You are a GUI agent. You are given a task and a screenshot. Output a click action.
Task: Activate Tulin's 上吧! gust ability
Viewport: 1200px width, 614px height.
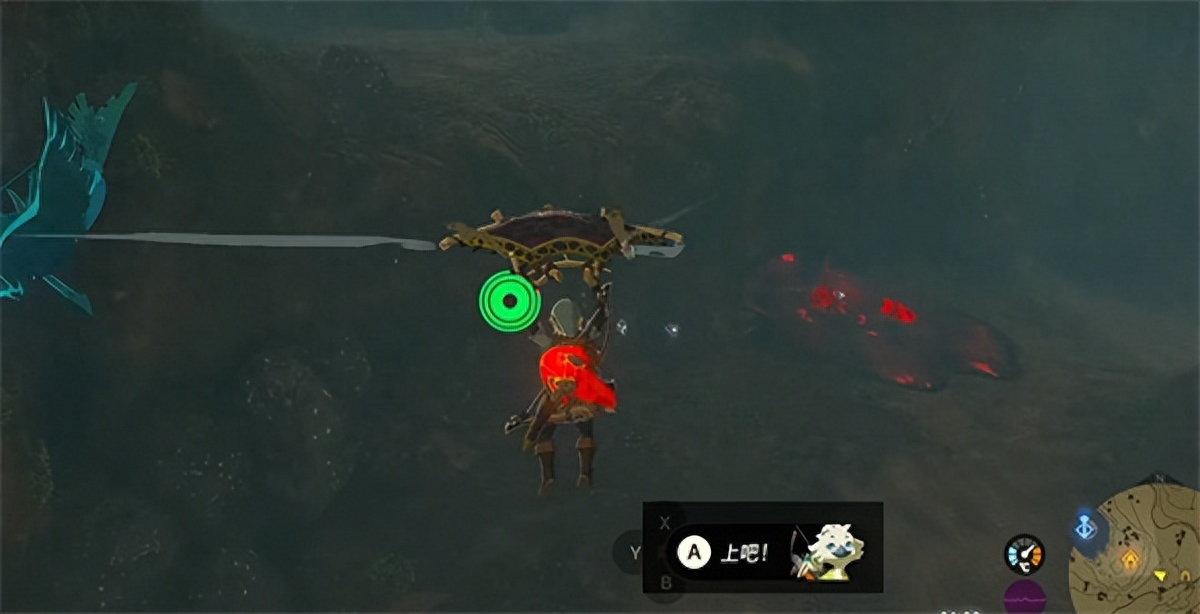click(694, 551)
